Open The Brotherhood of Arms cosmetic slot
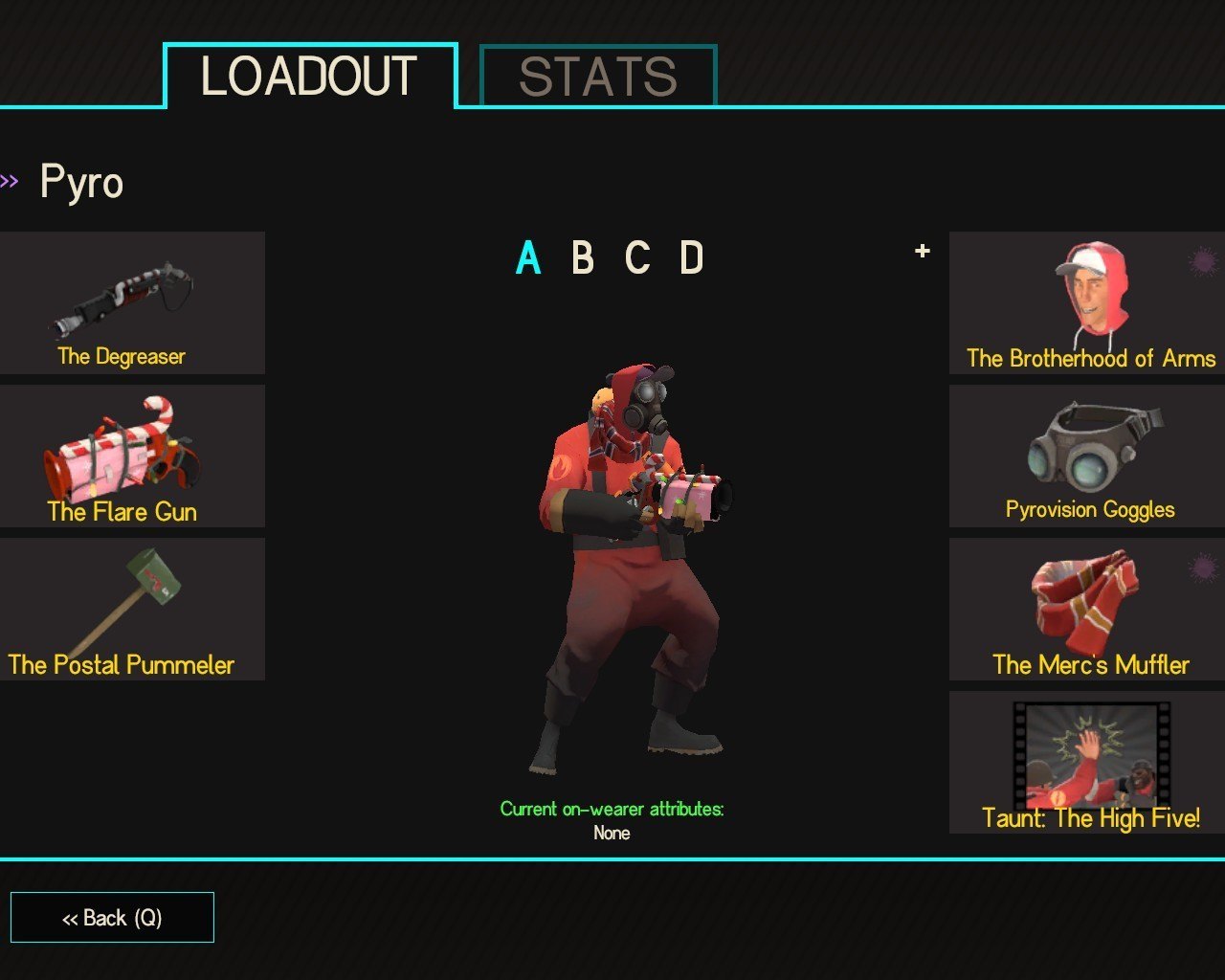Screen dimensions: 1225x980 pyautogui.click(x=1087, y=302)
